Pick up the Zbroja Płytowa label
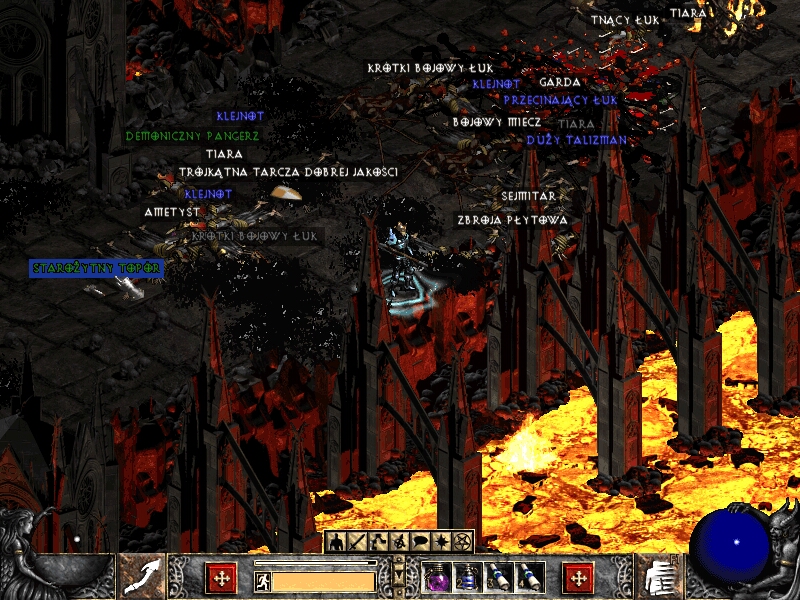 click(512, 219)
